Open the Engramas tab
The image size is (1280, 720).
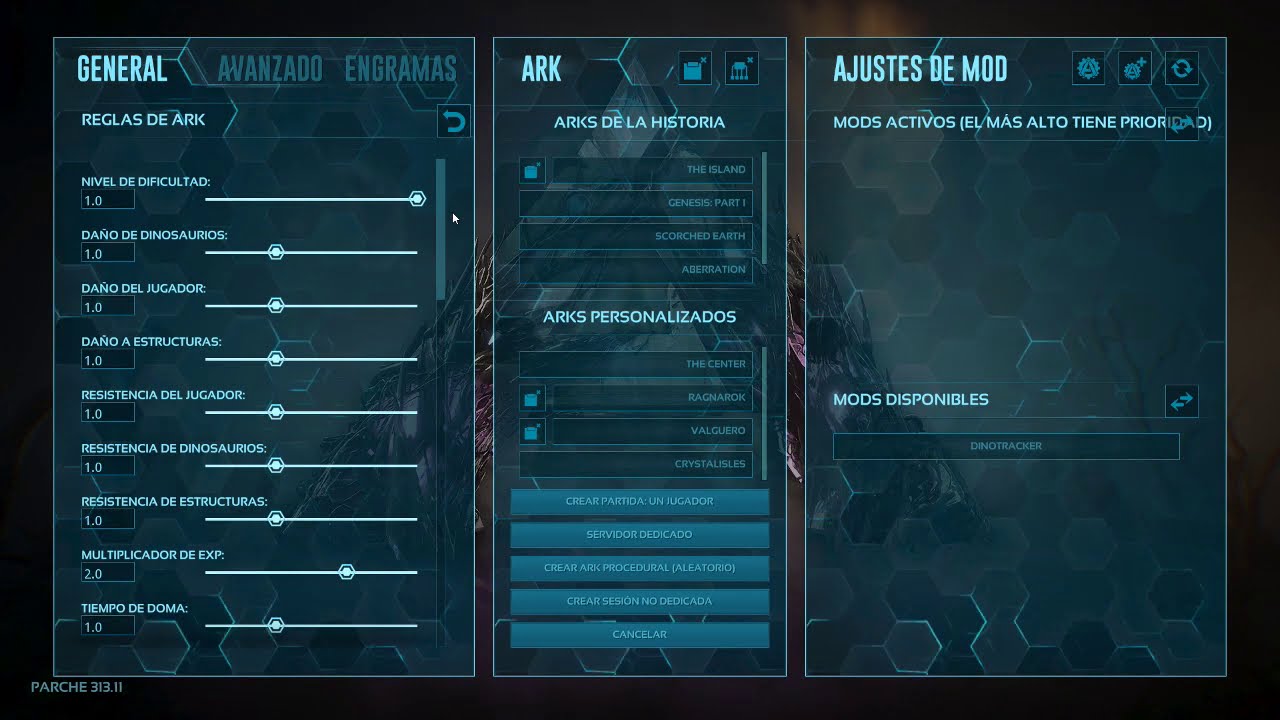(x=400, y=68)
